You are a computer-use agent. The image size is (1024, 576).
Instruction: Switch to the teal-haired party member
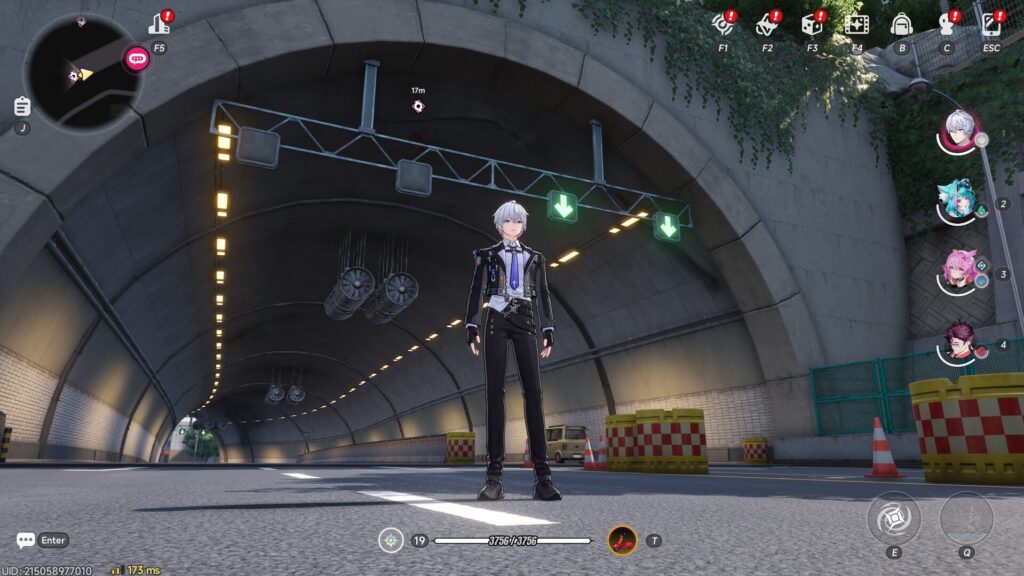pyautogui.click(x=959, y=201)
